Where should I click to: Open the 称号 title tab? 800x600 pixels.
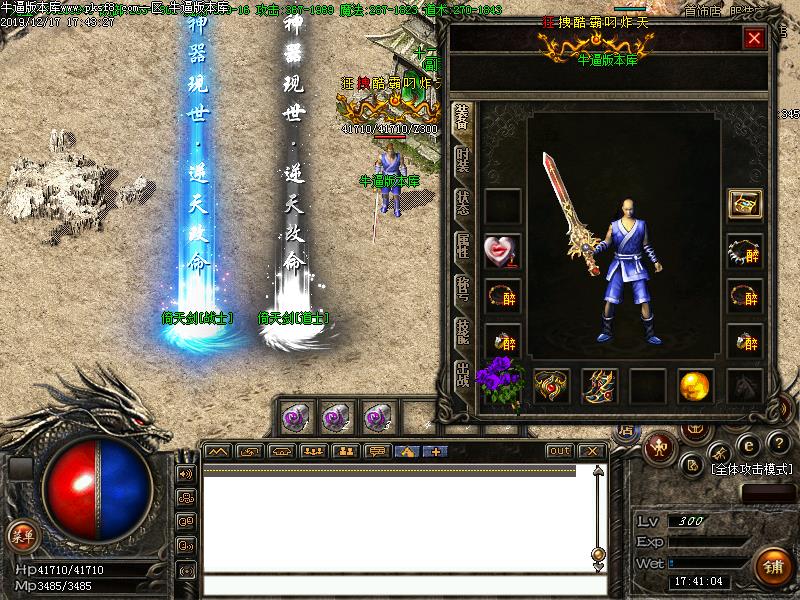[x=462, y=289]
